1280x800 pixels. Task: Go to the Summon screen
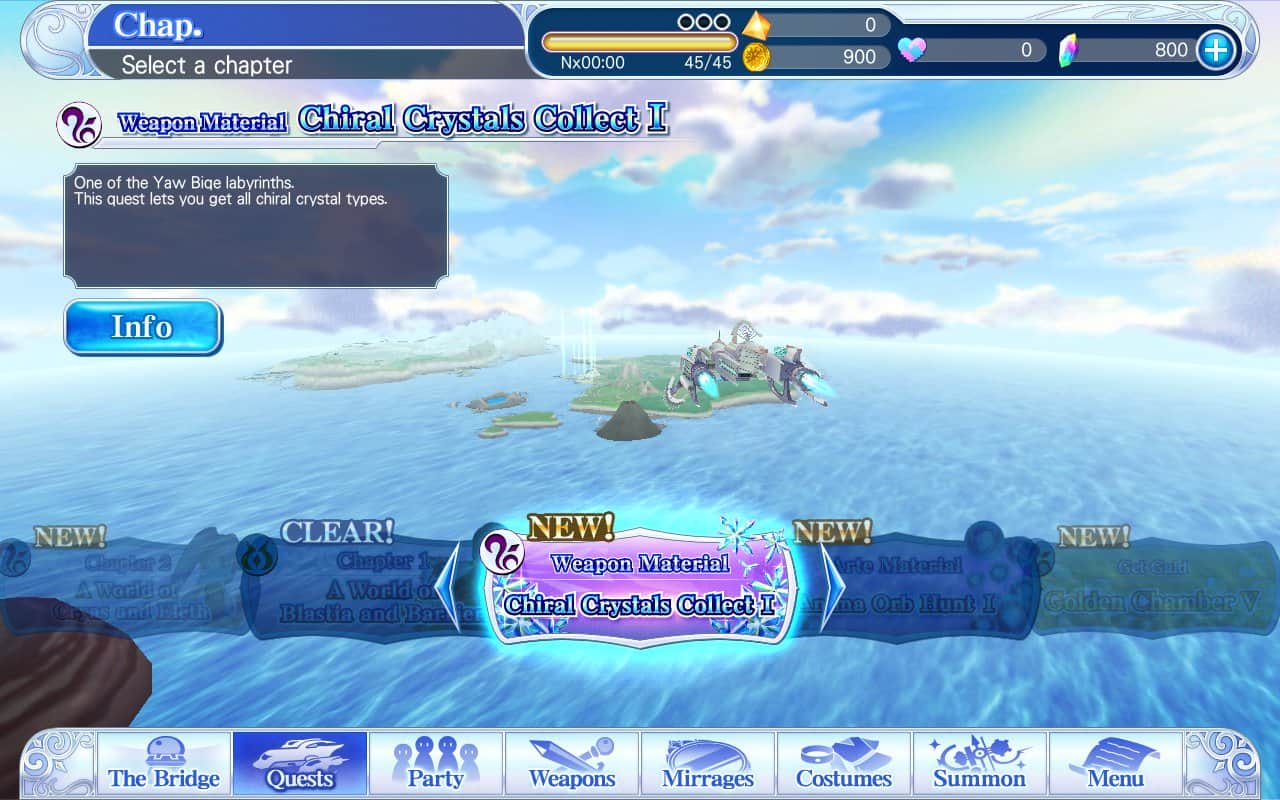click(980, 764)
